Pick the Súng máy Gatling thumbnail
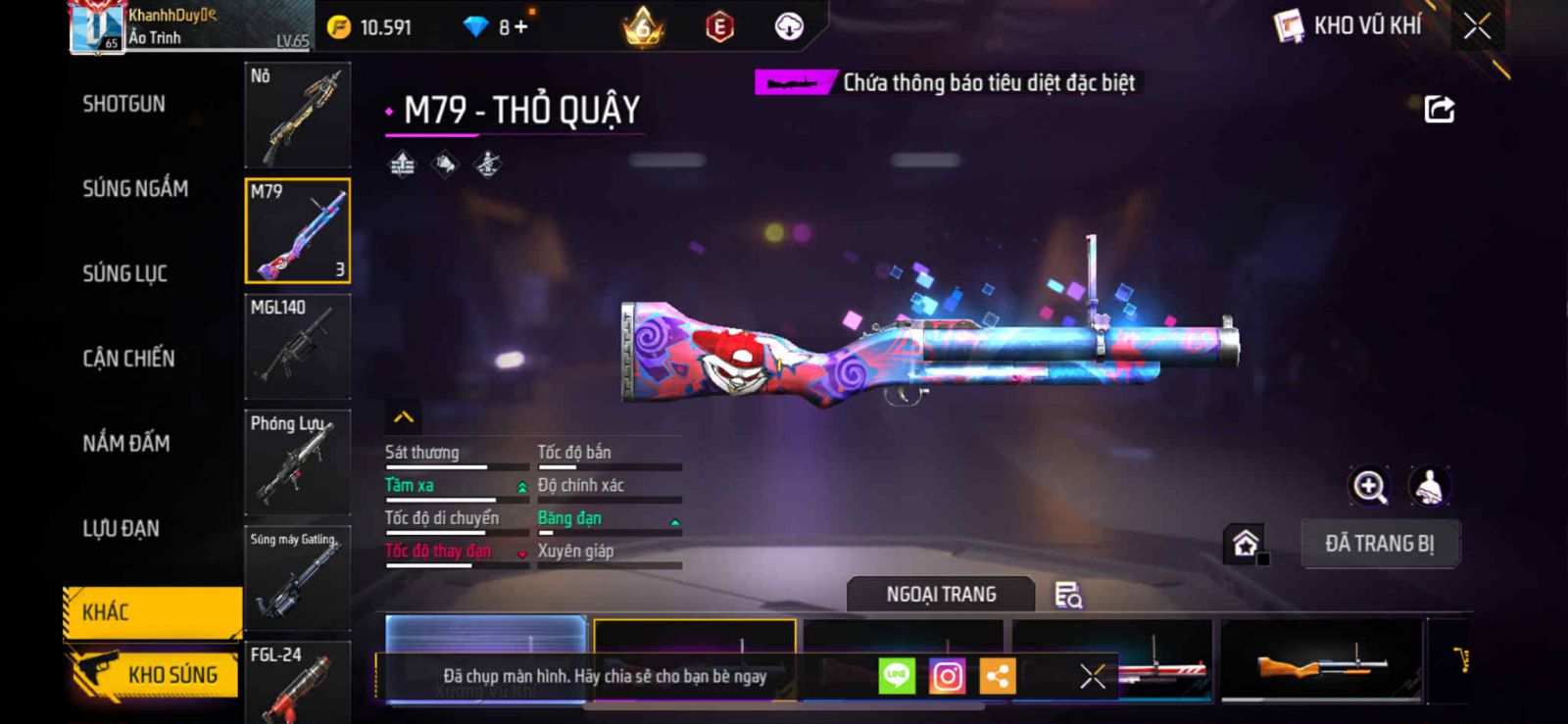Image resolution: width=1568 pixels, height=724 pixels. [297, 577]
